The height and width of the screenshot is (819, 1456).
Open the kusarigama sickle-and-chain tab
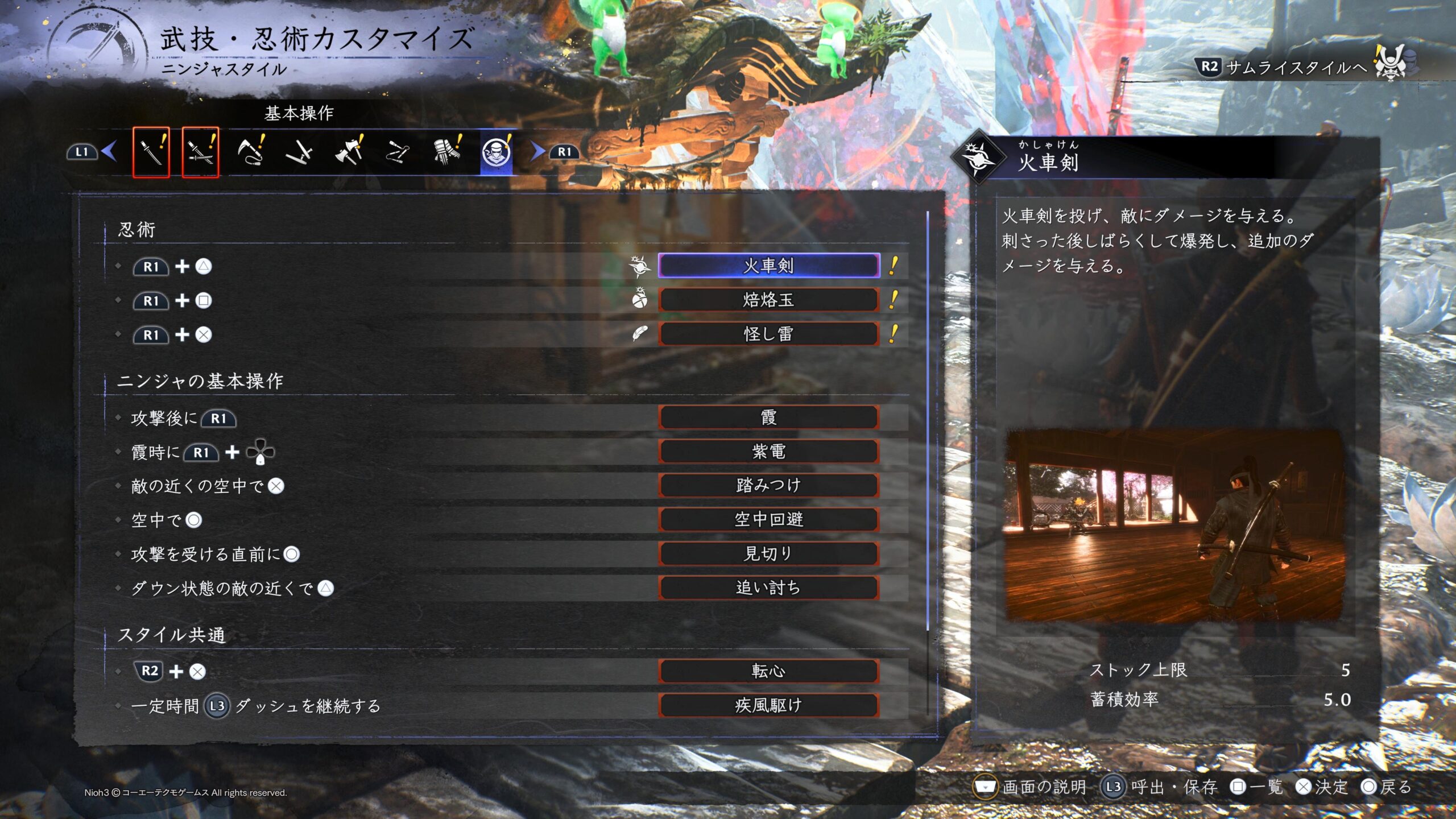coord(250,152)
